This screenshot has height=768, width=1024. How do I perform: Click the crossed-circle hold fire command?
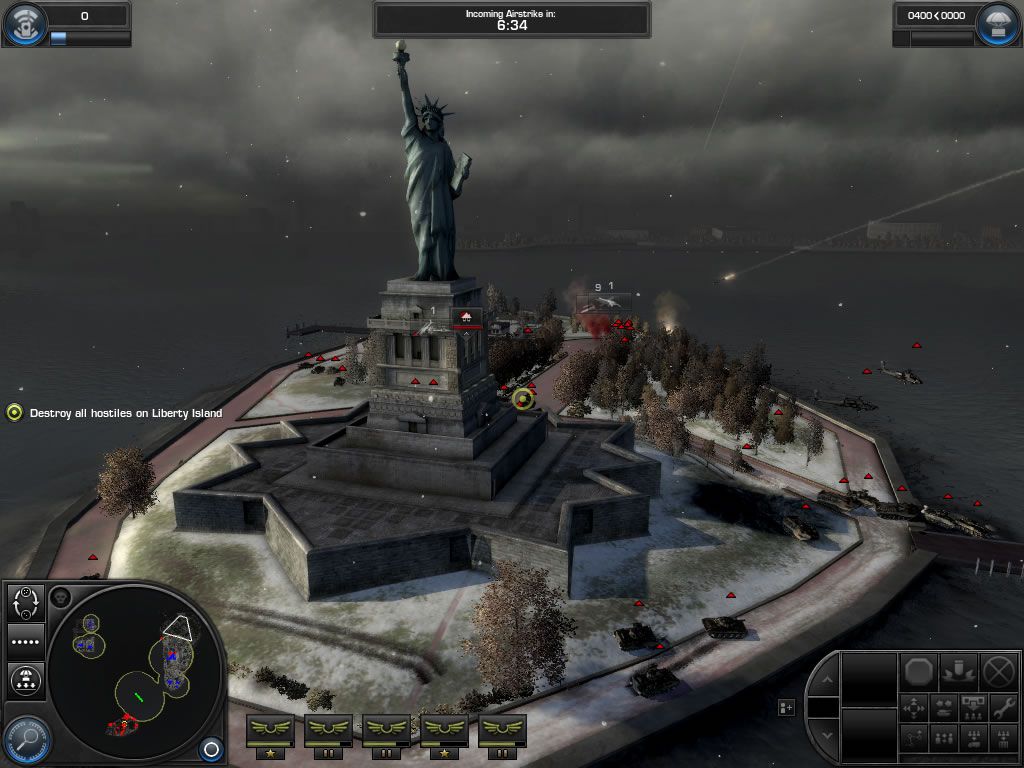click(x=999, y=671)
